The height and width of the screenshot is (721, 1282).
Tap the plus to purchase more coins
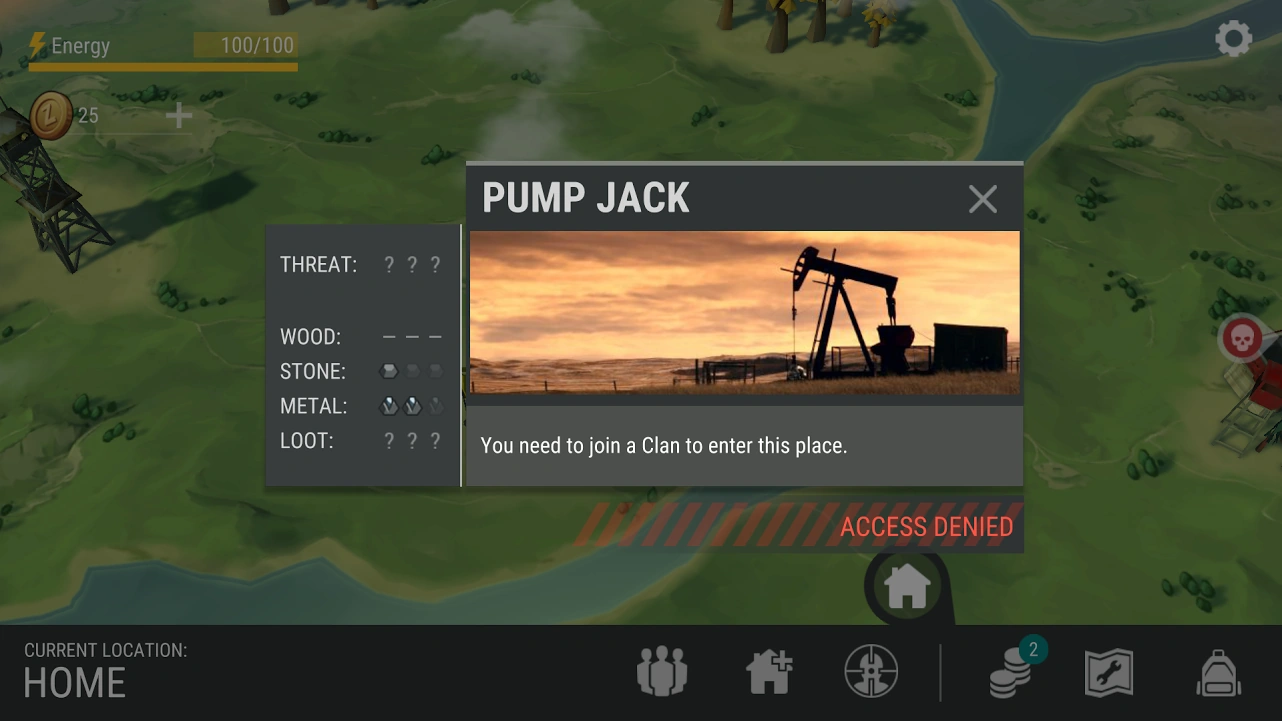[178, 115]
